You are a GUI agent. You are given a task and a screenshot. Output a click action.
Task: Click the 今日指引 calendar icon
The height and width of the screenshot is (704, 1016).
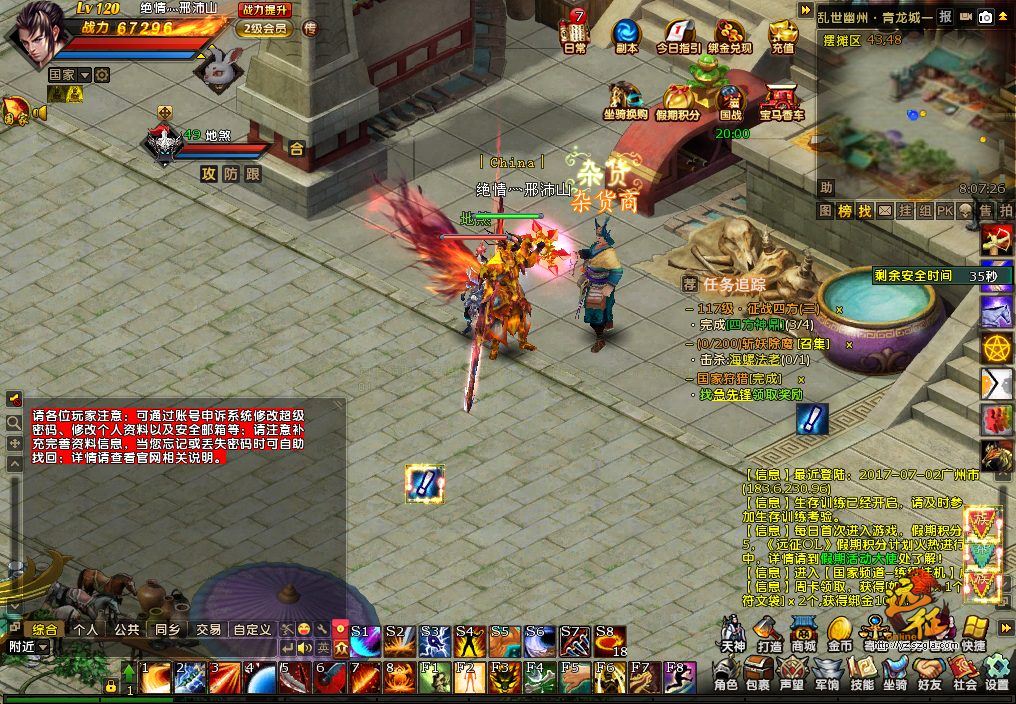679,32
